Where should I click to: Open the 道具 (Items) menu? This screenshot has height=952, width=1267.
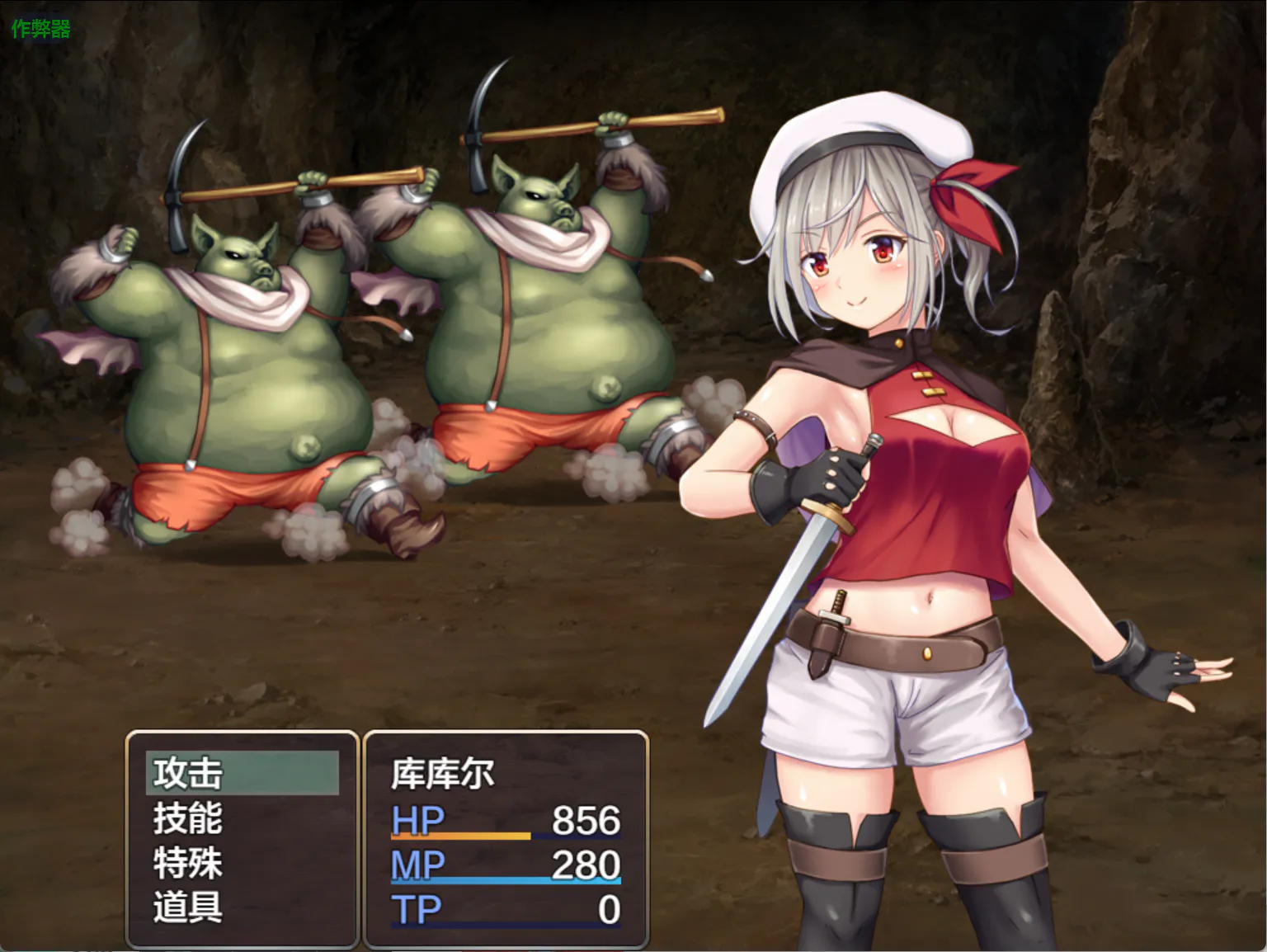pos(188,907)
